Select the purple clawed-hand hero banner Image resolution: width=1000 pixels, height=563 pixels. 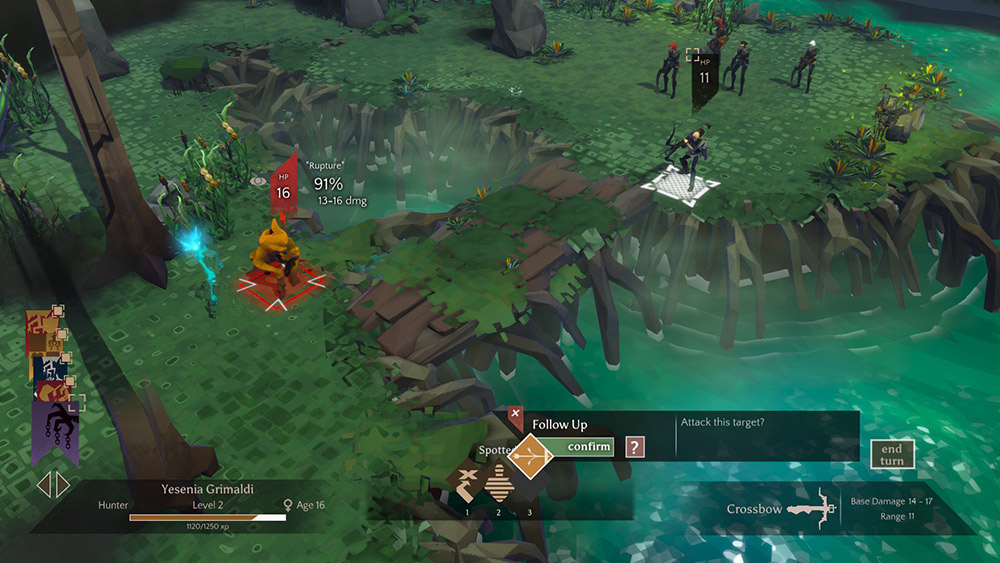tap(53, 425)
